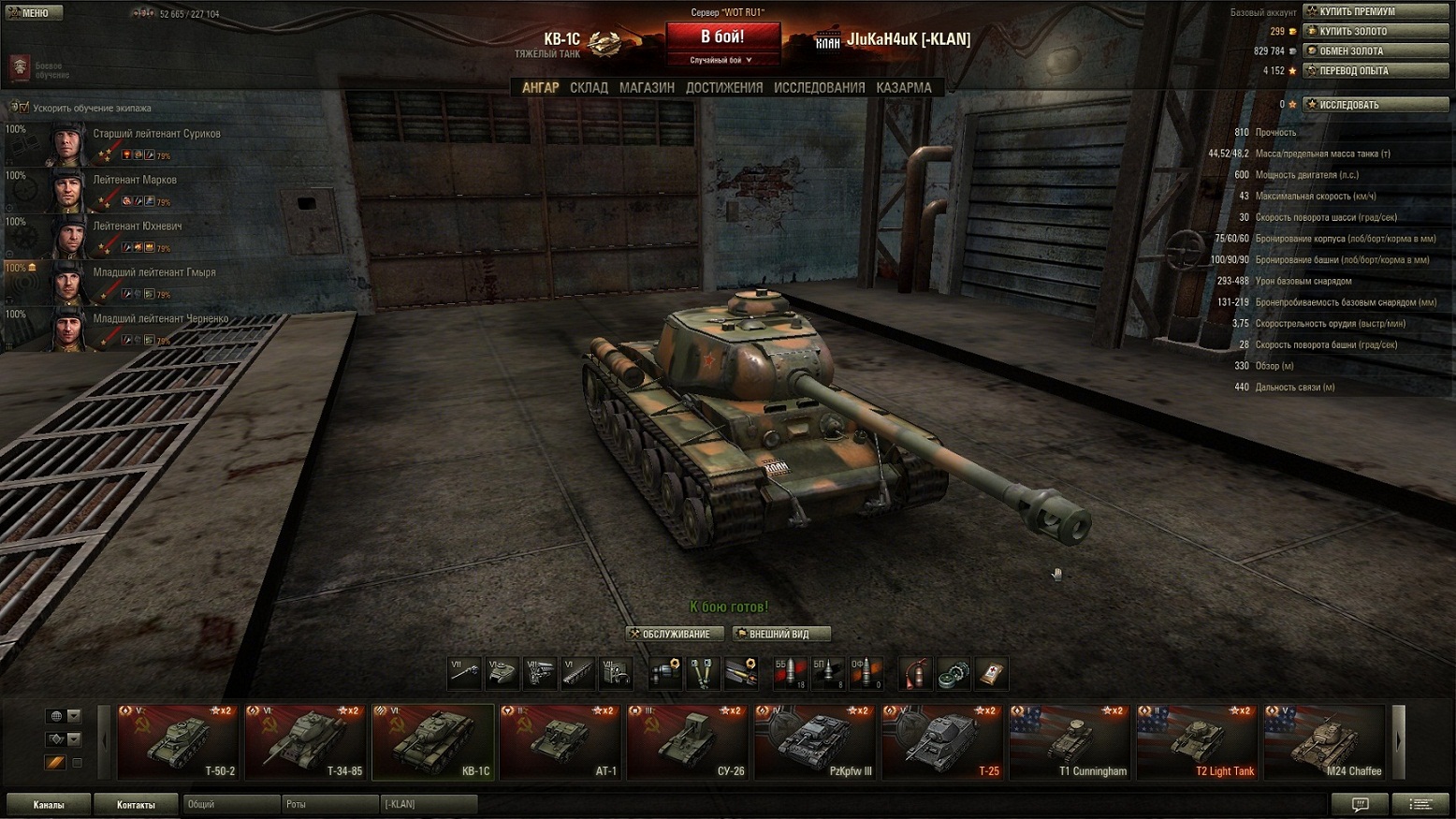The height and width of the screenshot is (819, 1456).
Task: Open the Обслуживание service window
Action: (x=675, y=635)
